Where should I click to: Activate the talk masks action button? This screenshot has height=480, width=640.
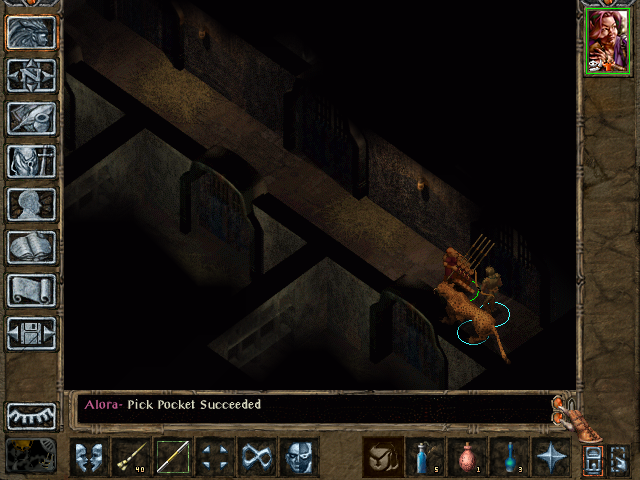click(89, 457)
